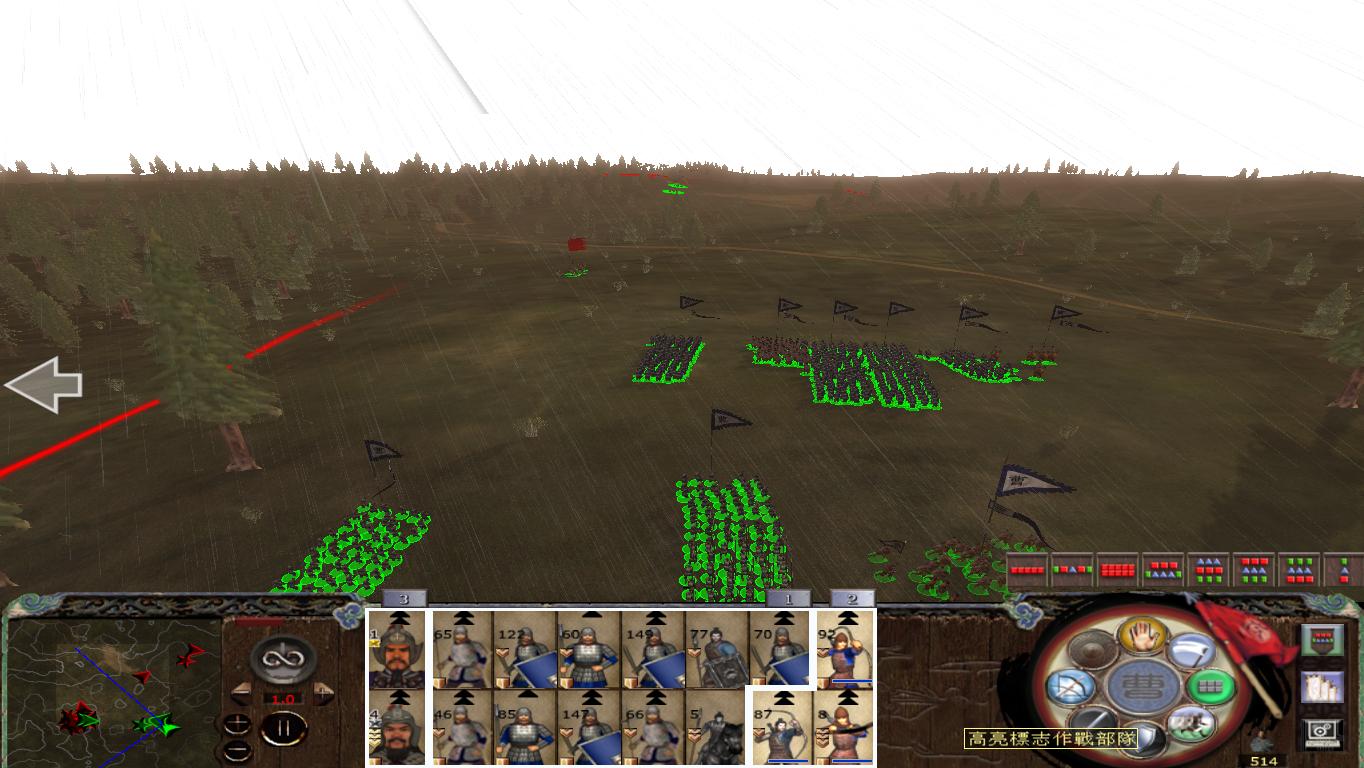Zoom the minimap in with the plus button
Image resolution: width=1364 pixels, height=768 pixels.
pyautogui.click(x=237, y=725)
